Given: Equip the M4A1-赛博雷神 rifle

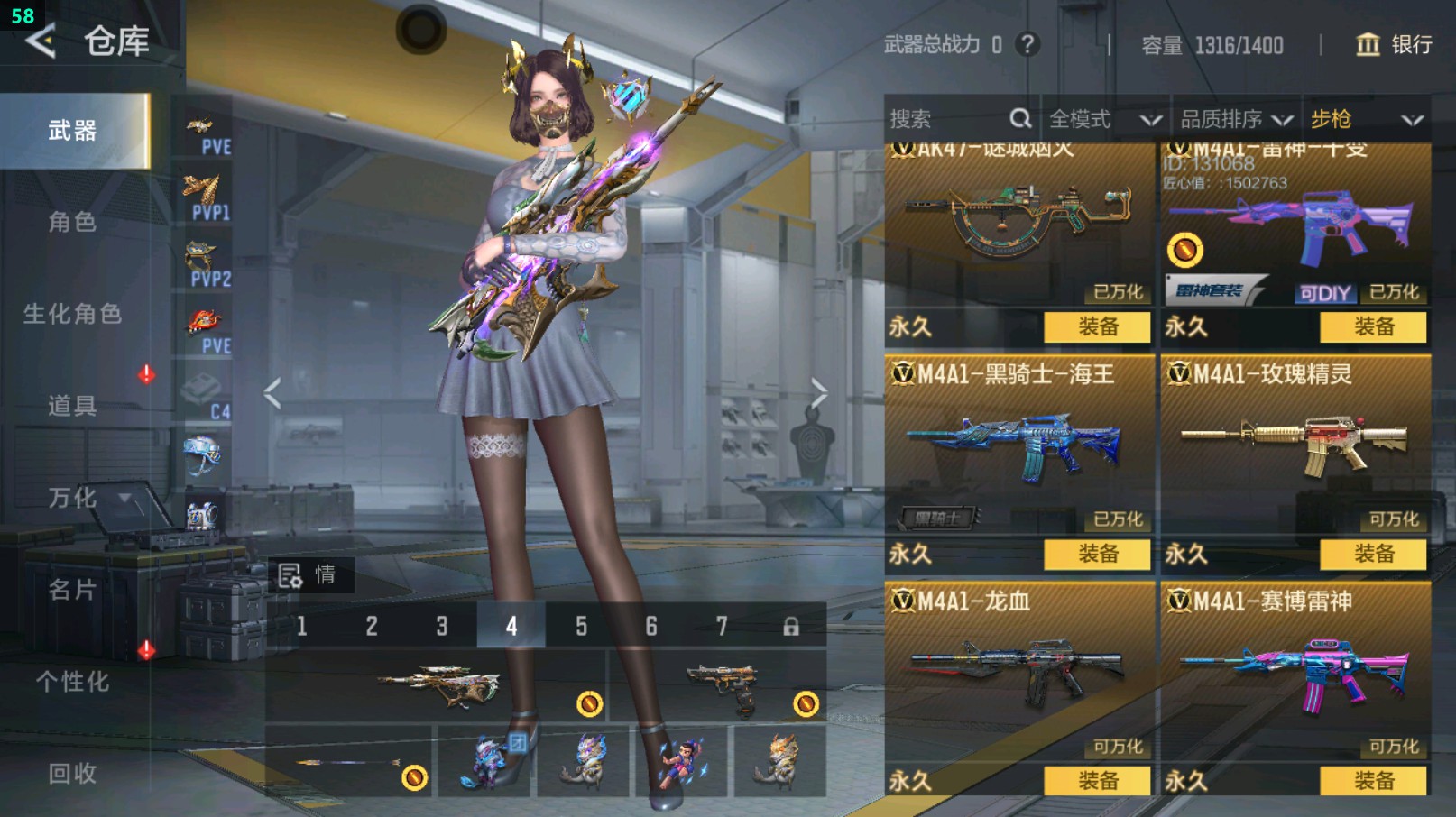Looking at the screenshot, I should pos(1373,781).
